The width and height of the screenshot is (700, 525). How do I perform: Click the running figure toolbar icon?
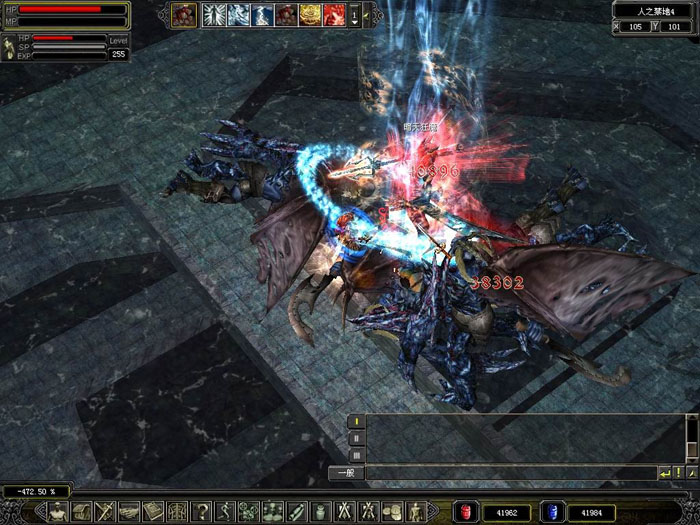[x=225, y=512]
